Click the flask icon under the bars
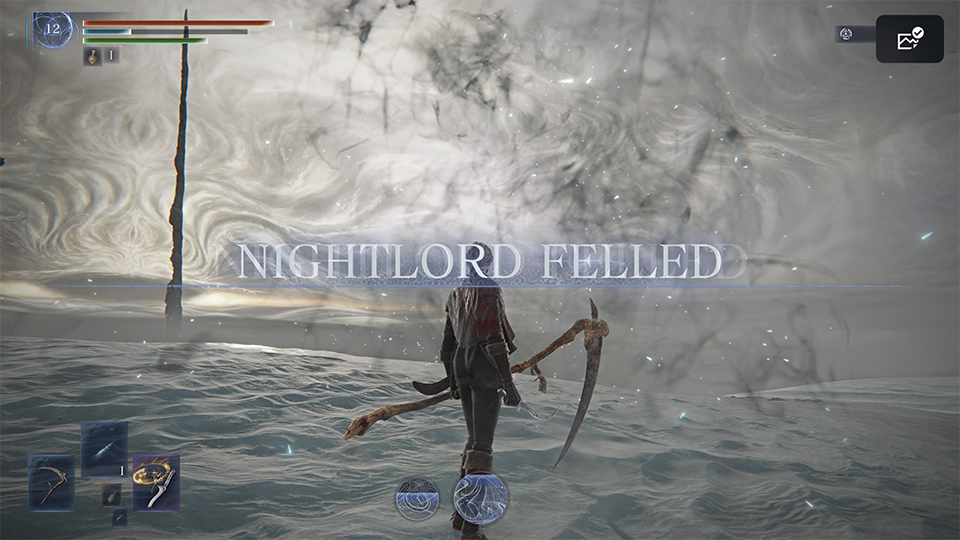The height and width of the screenshot is (540, 960). coord(90,56)
